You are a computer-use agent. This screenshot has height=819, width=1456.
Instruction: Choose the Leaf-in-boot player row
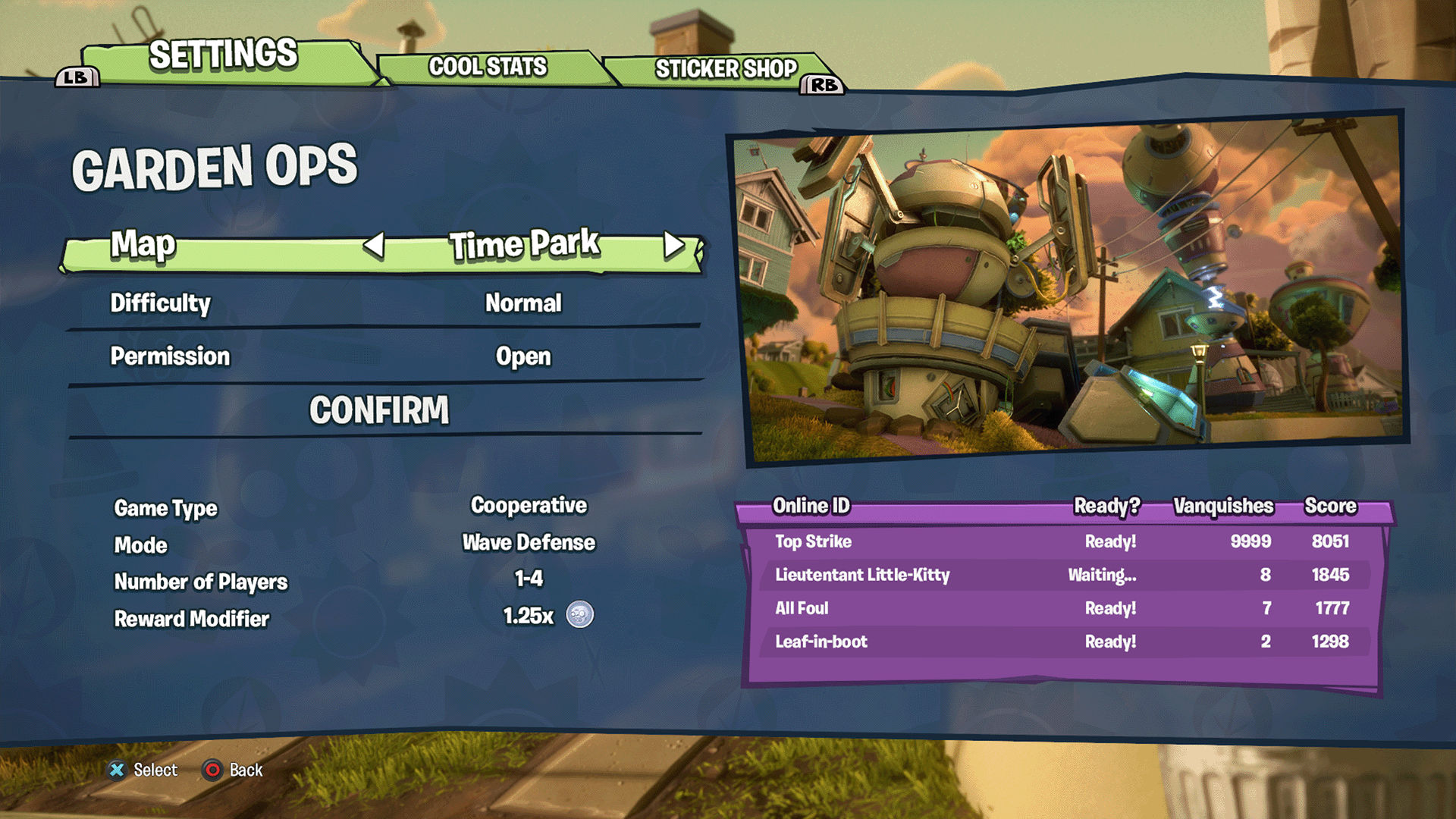pos(1062,642)
